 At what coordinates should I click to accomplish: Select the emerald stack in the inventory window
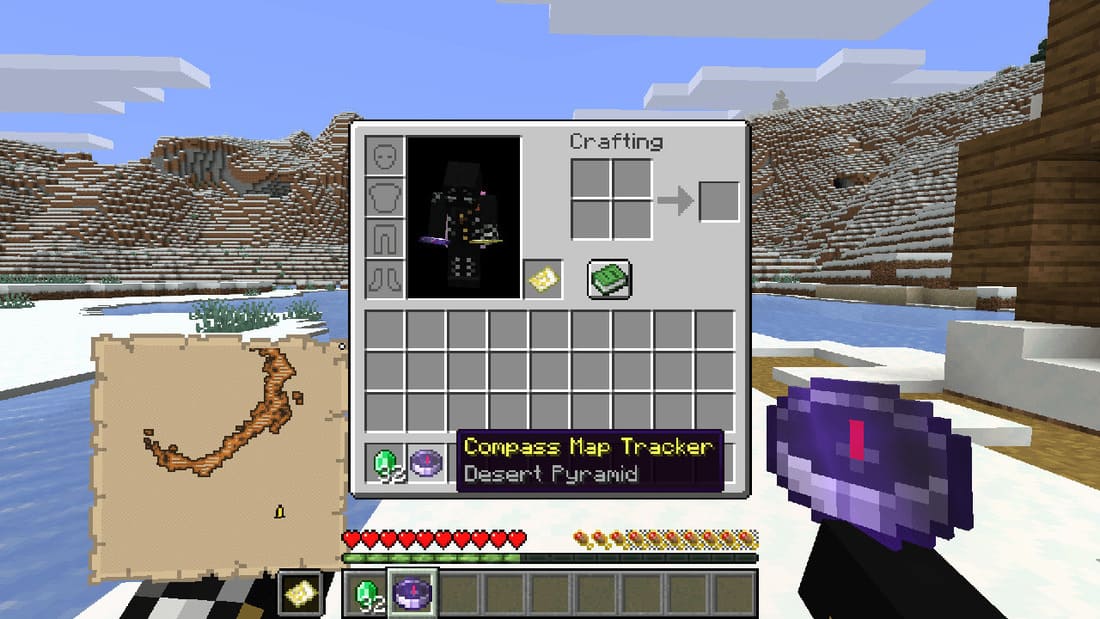pos(385,463)
